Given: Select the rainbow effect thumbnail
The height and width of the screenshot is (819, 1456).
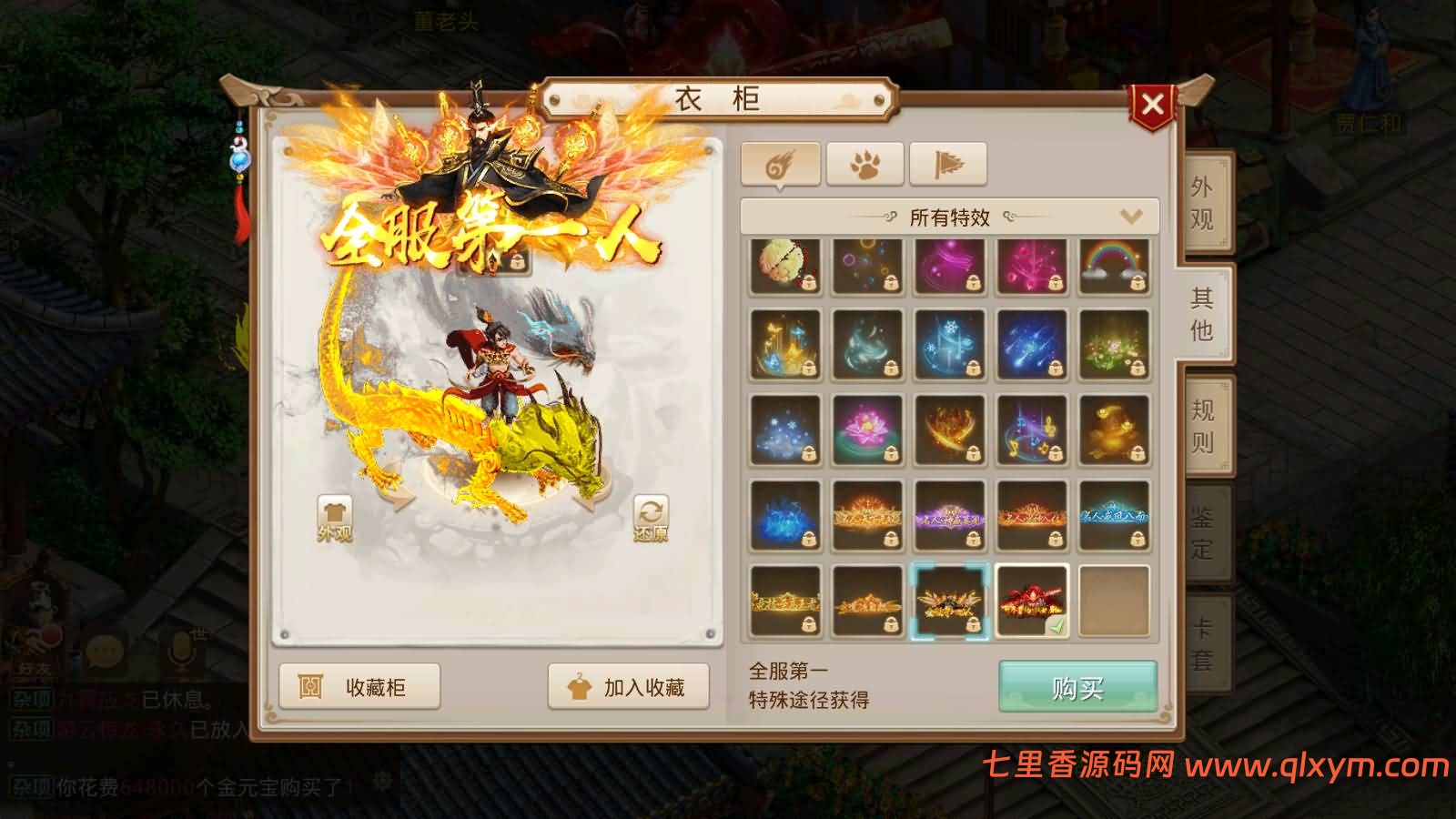Looking at the screenshot, I should (1115, 267).
